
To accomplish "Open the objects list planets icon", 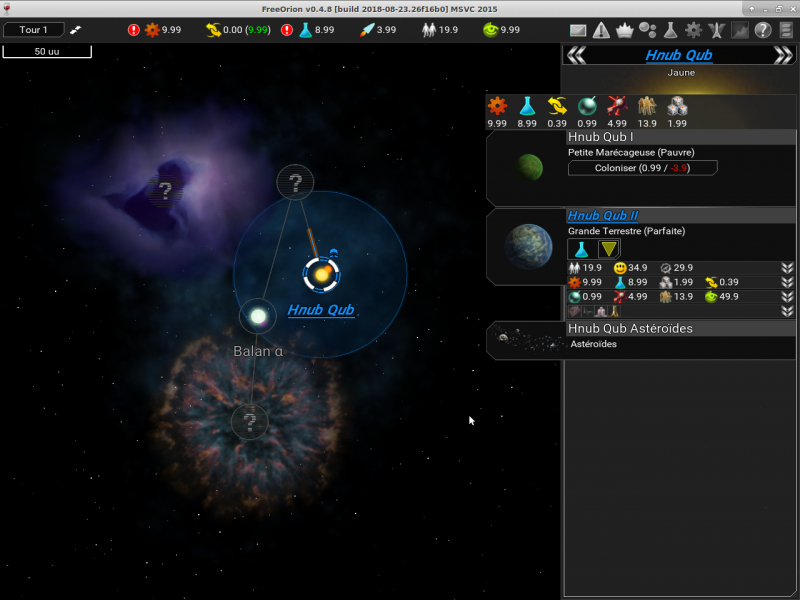I will [x=647, y=30].
